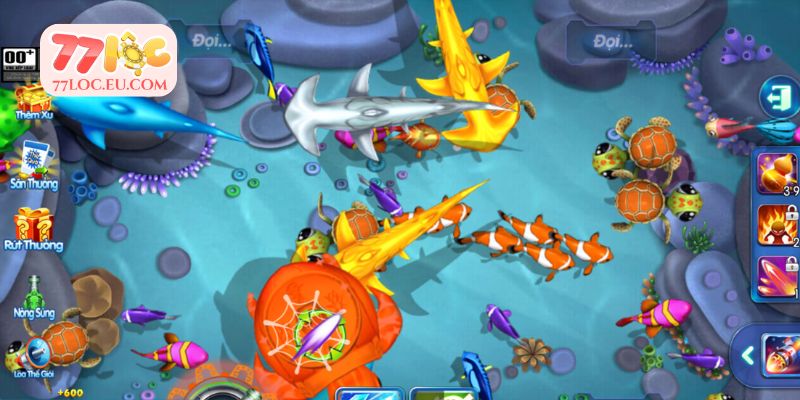The width and height of the screenshot is (800, 400).
Task: Use the locked fire demon skill
Action: 776,223
